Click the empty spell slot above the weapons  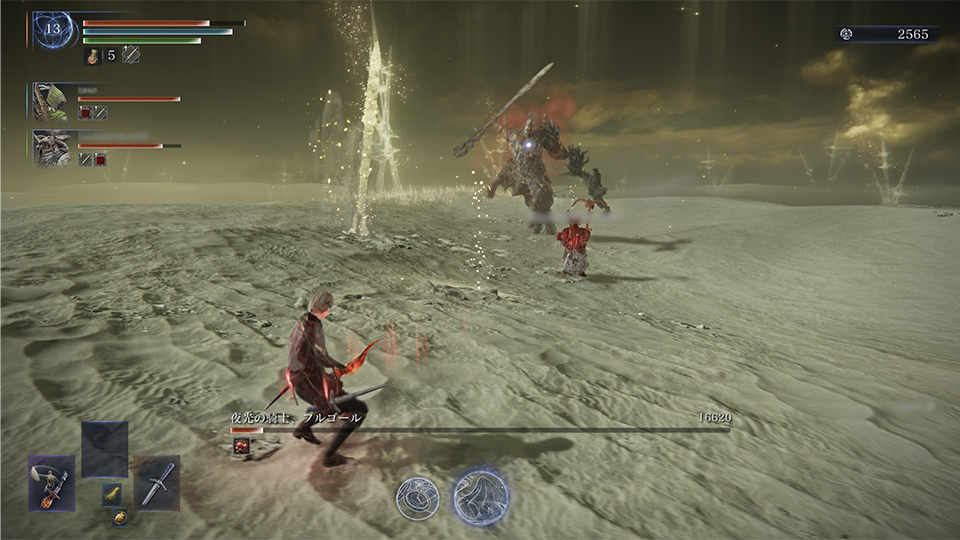(105, 448)
